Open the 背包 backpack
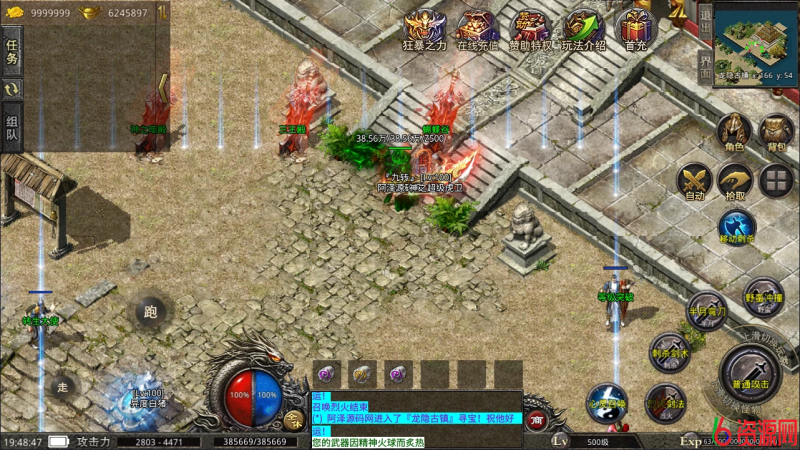This screenshot has height=450, width=800. [x=776, y=131]
